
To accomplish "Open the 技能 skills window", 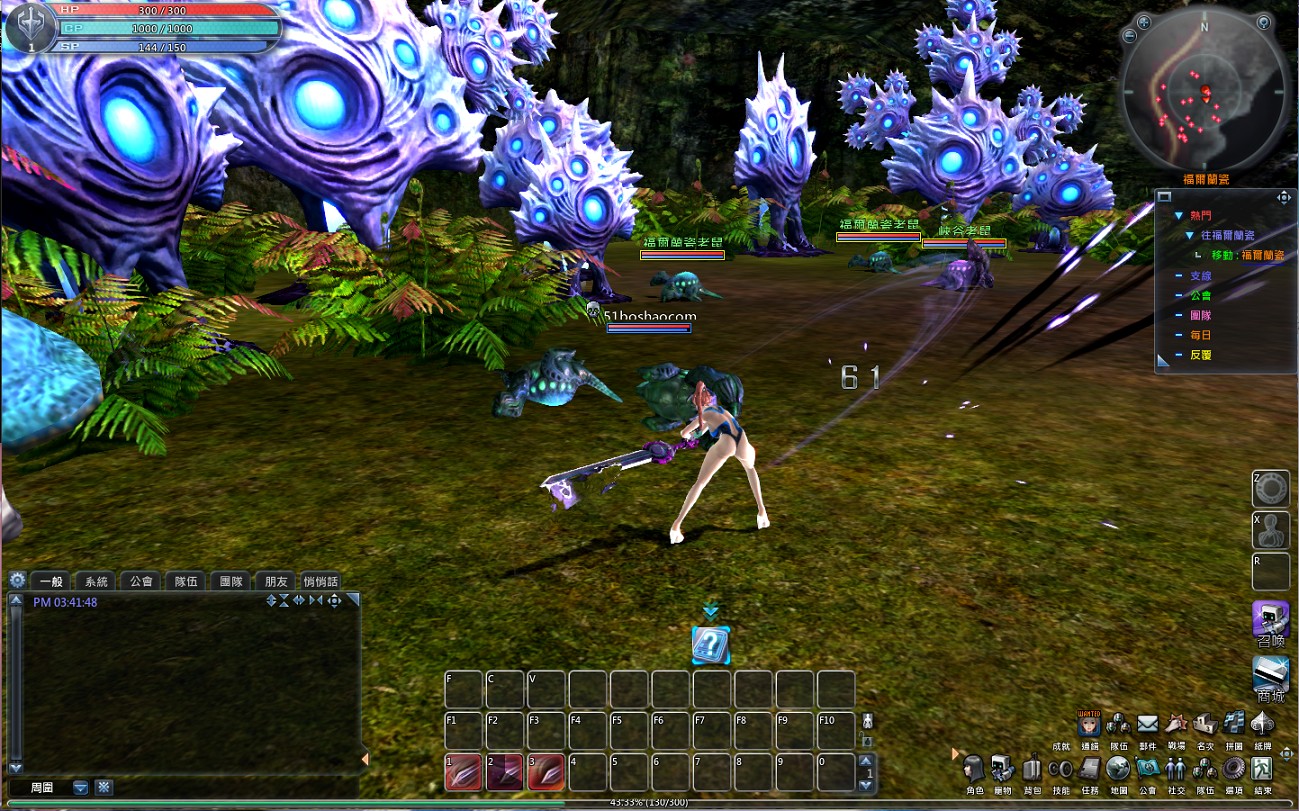I will [x=1061, y=770].
